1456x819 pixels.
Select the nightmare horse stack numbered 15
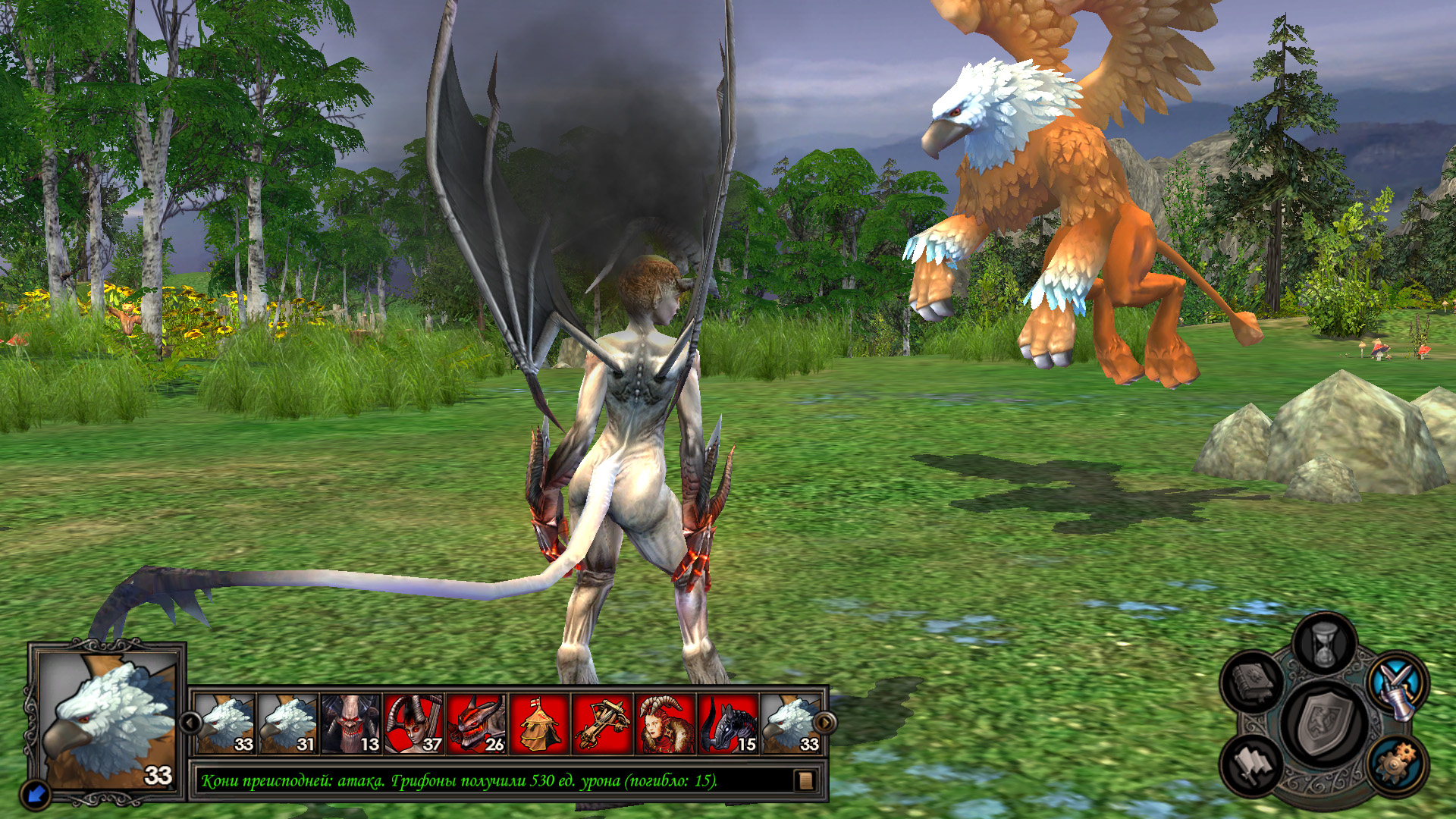pyautogui.click(x=728, y=724)
